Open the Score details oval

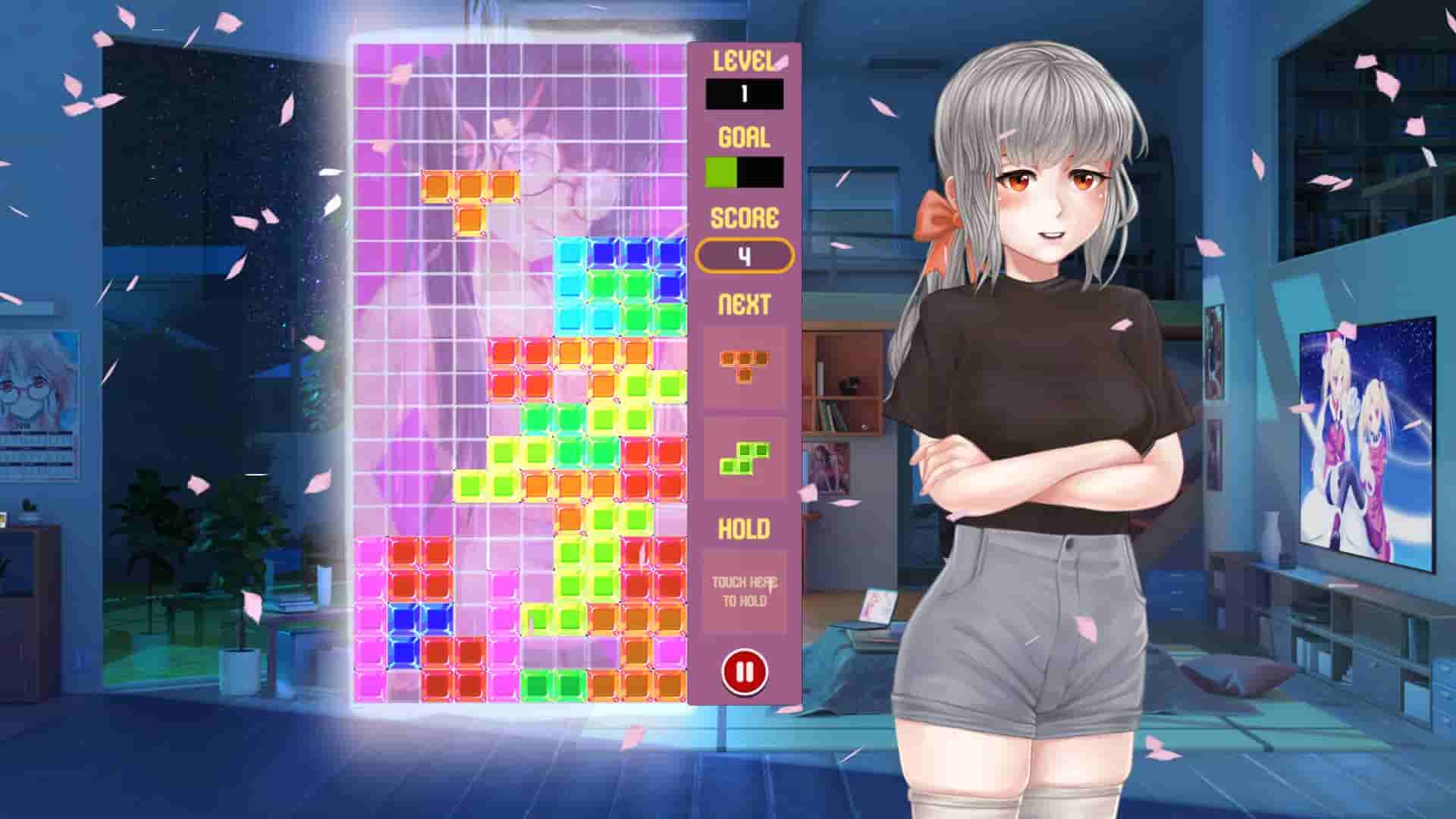745,256
